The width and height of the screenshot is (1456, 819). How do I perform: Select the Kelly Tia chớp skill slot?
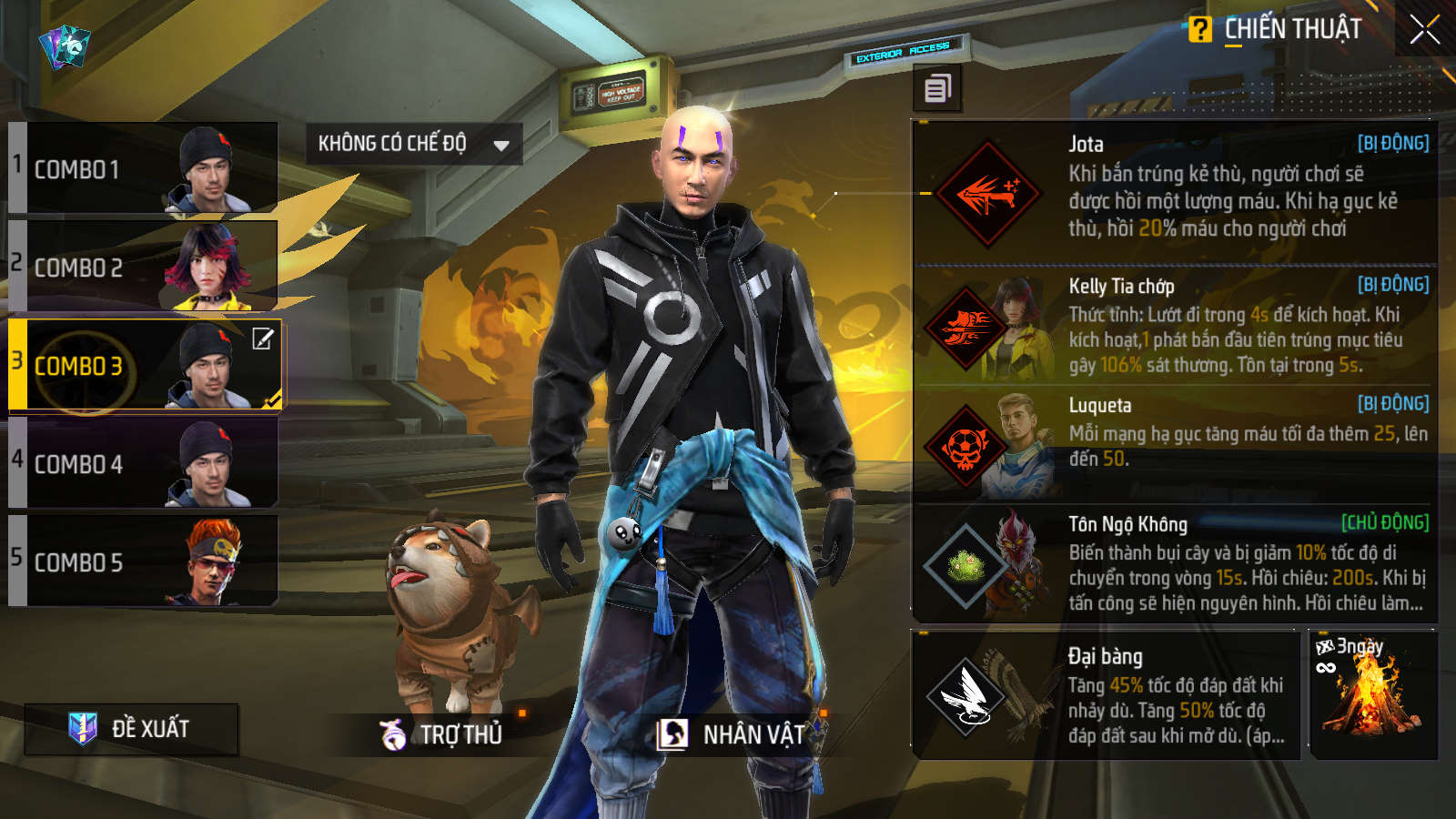pyautogui.click(x=1174, y=326)
